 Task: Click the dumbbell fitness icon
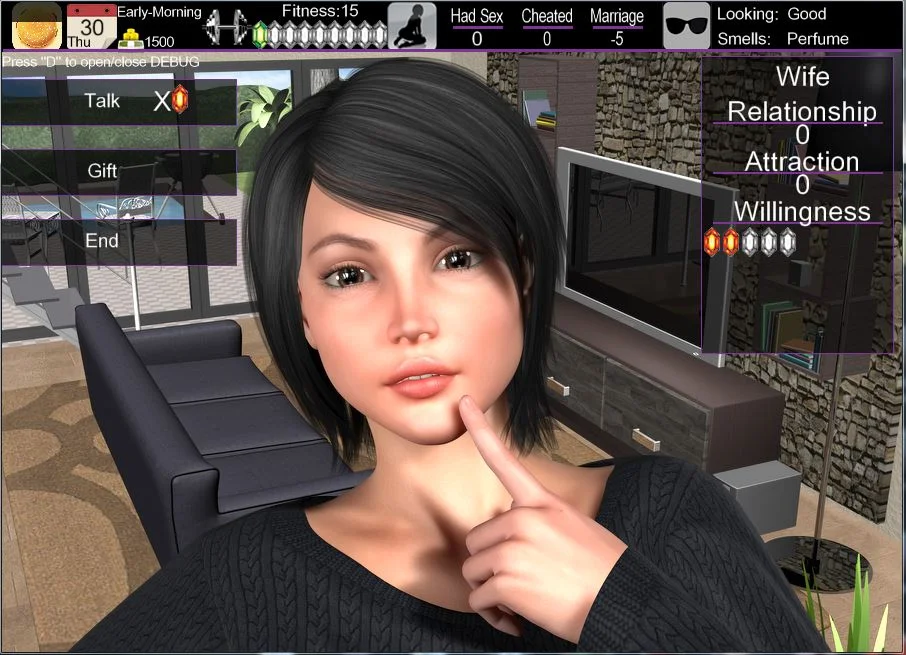tap(226, 27)
